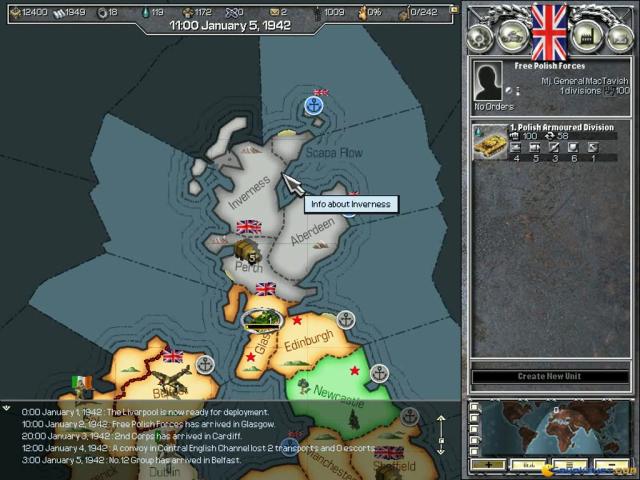Click the envelope messages button
Image resolution: width=640 pixels, height=480 pixels.
(x=616, y=36)
